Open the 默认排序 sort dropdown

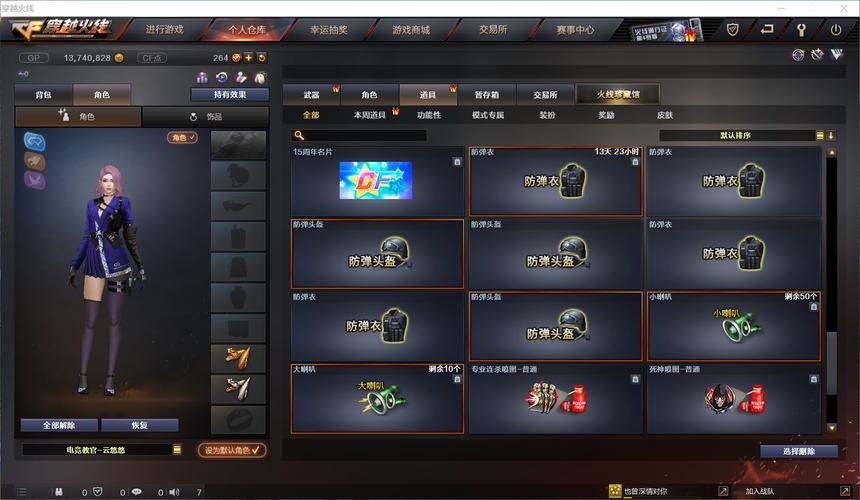click(x=736, y=135)
